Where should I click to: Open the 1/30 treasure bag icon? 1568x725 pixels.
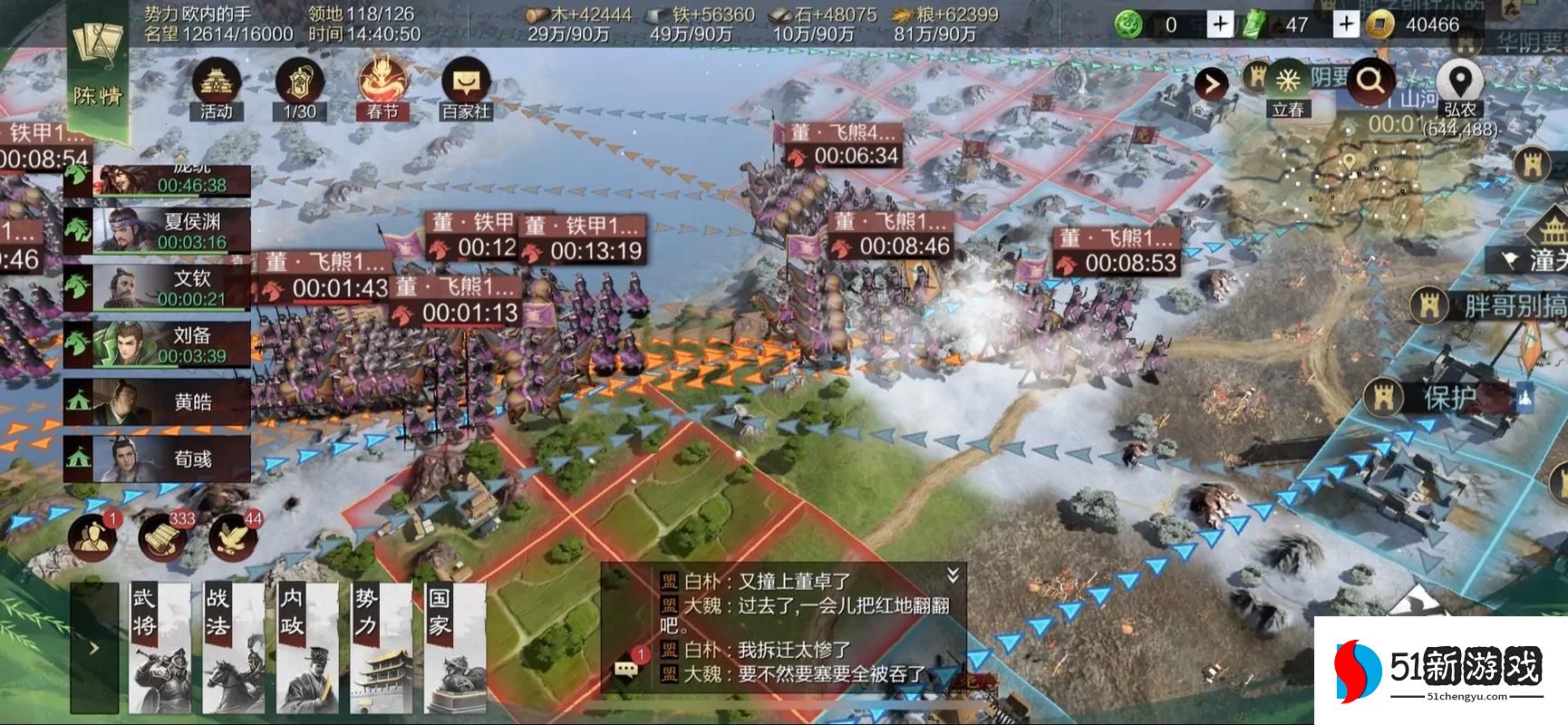(x=299, y=86)
